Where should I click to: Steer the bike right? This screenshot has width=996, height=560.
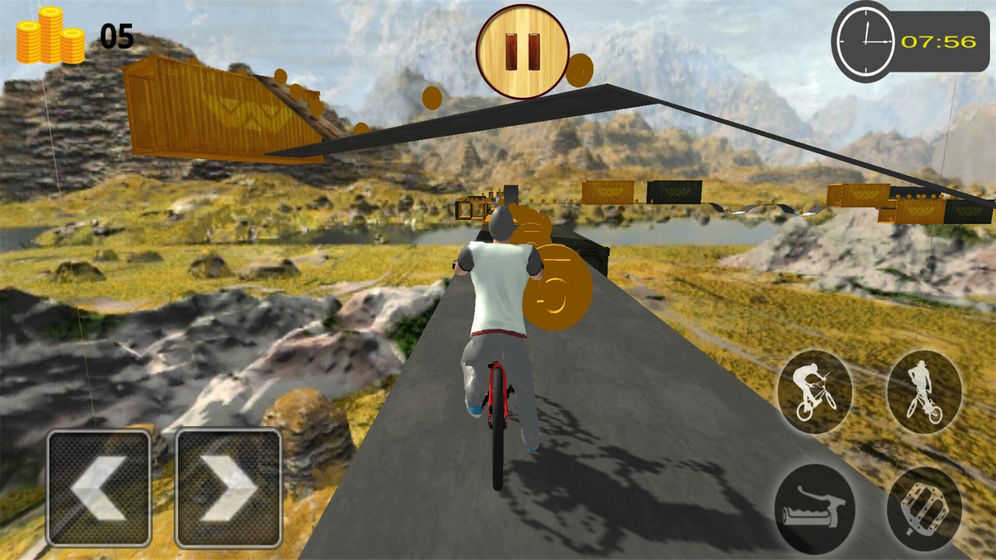click(228, 488)
